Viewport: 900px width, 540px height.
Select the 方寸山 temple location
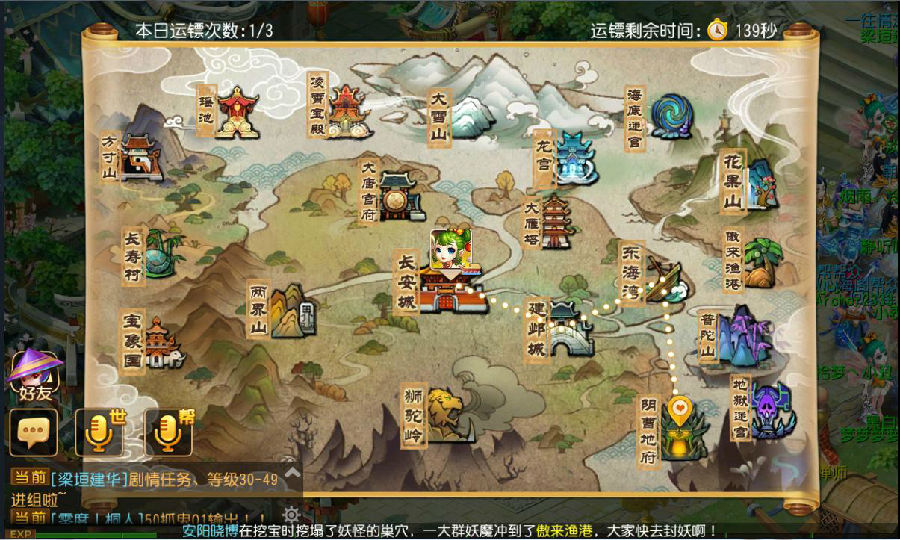pos(140,158)
